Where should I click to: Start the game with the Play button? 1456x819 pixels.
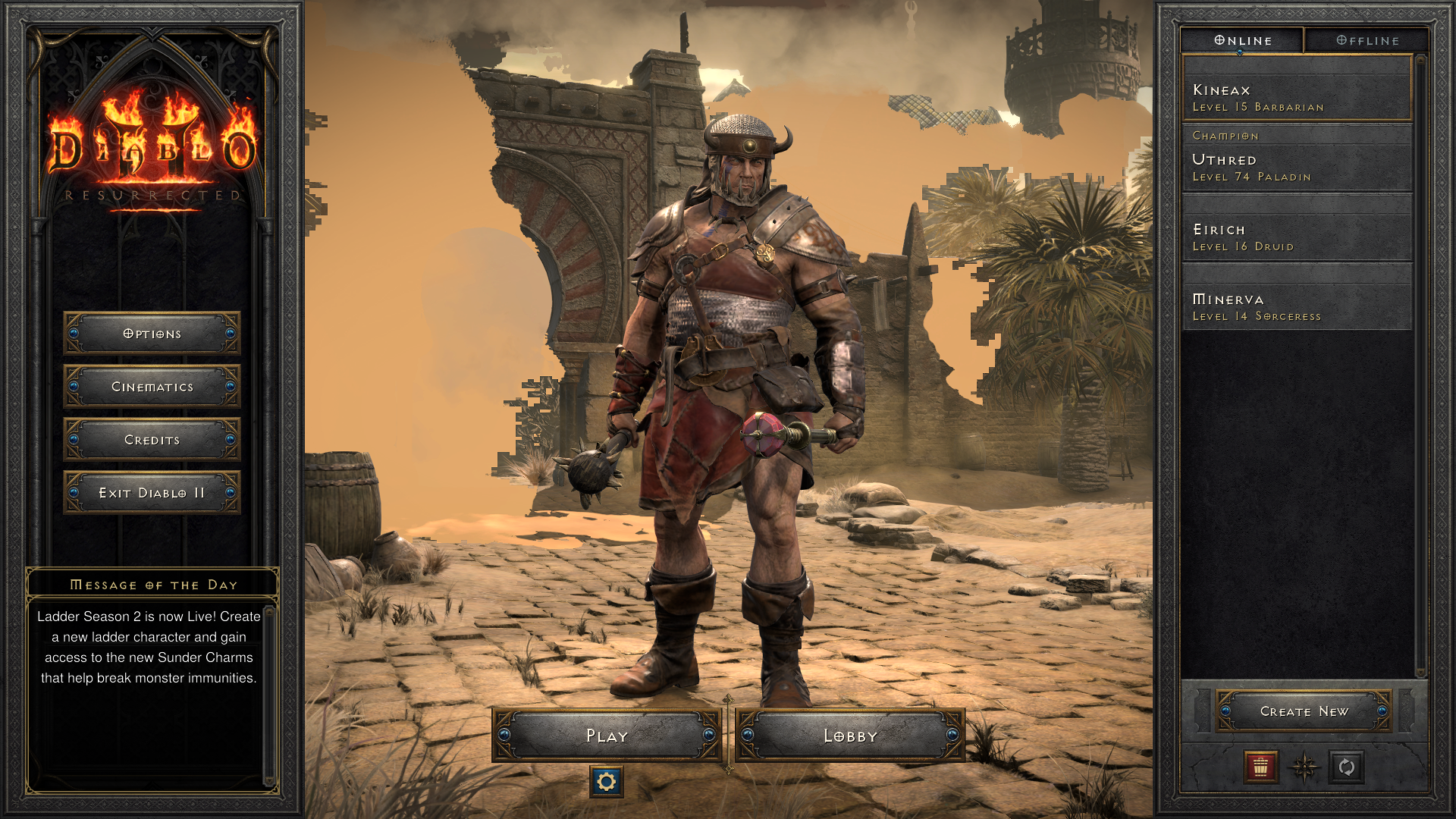click(607, 735)
